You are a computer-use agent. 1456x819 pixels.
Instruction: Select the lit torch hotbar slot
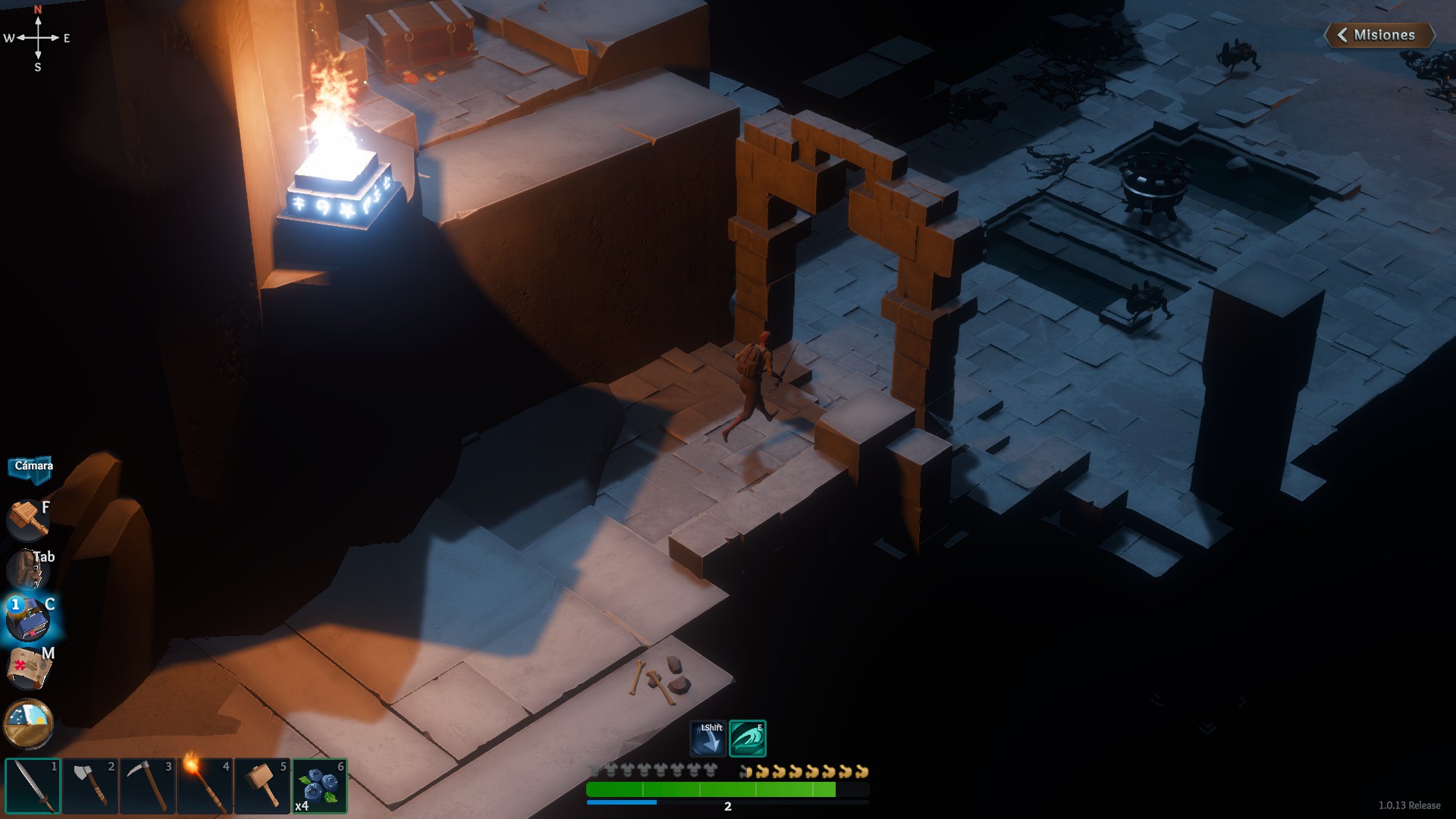click(205, 786)
